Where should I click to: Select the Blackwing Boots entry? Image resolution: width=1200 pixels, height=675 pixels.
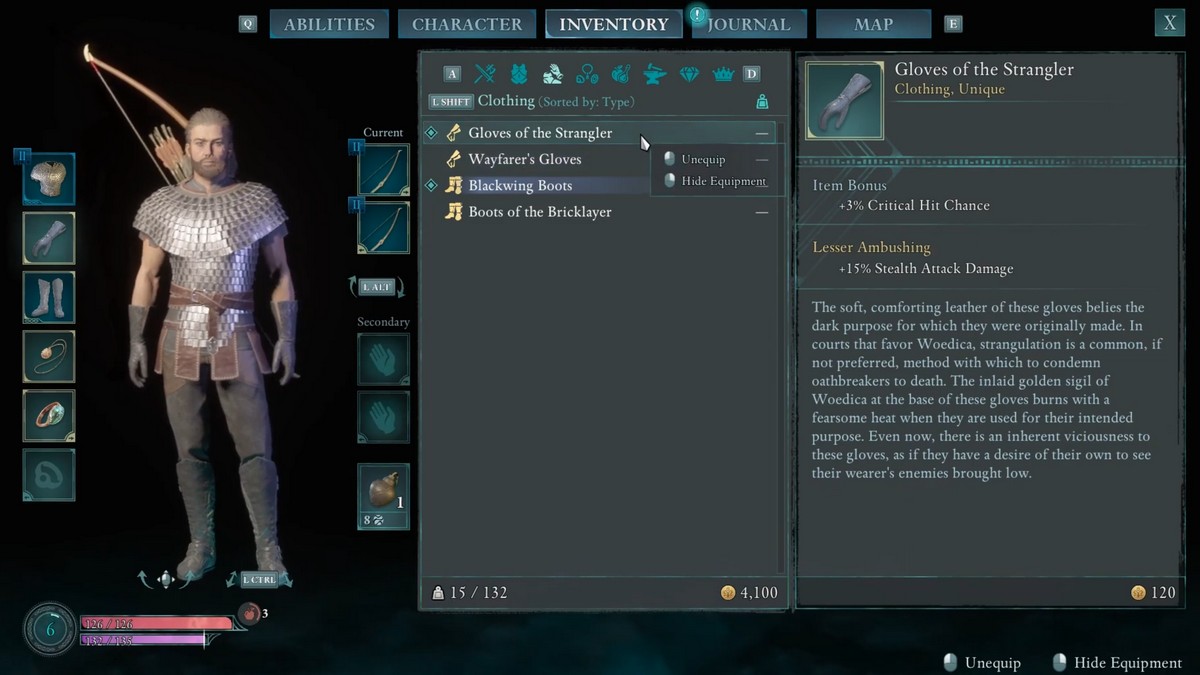[520, 186]
